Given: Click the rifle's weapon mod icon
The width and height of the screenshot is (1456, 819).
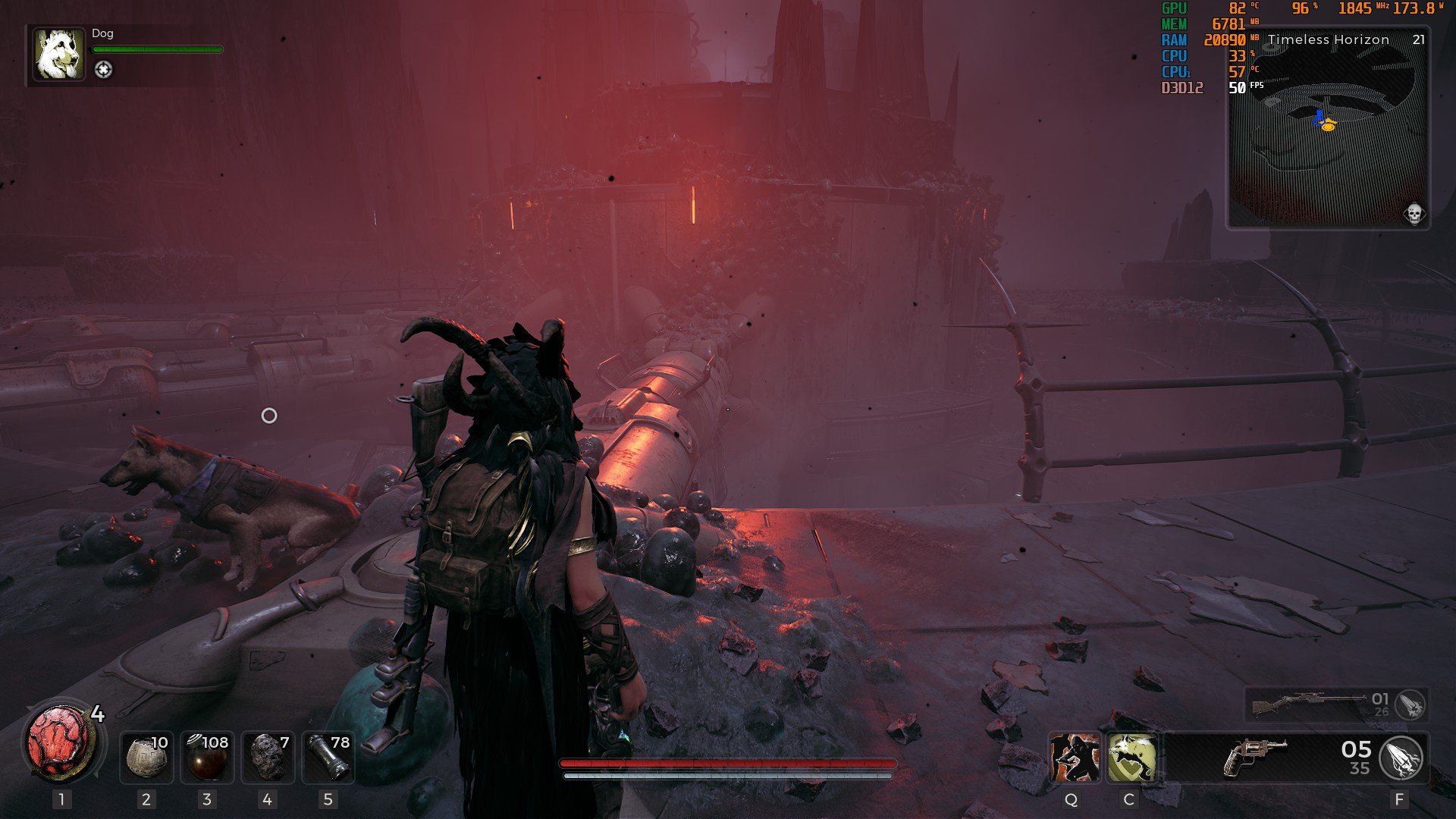Looking at the screenshot, I should coord(1410,704).
